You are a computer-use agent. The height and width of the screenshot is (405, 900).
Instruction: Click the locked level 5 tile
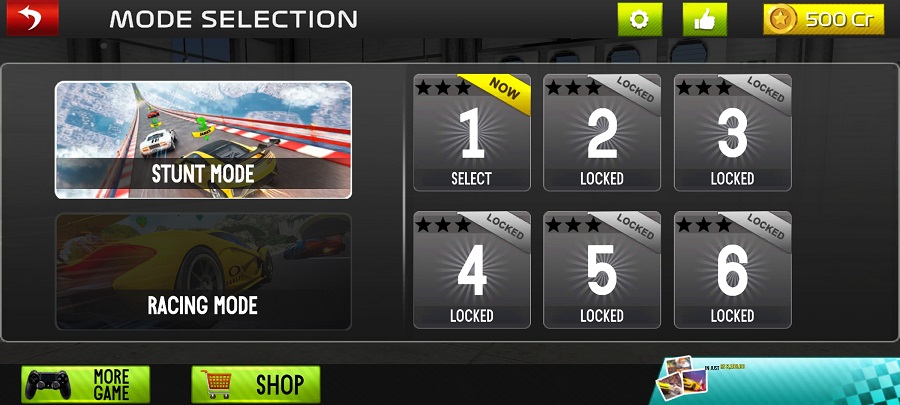601,269
